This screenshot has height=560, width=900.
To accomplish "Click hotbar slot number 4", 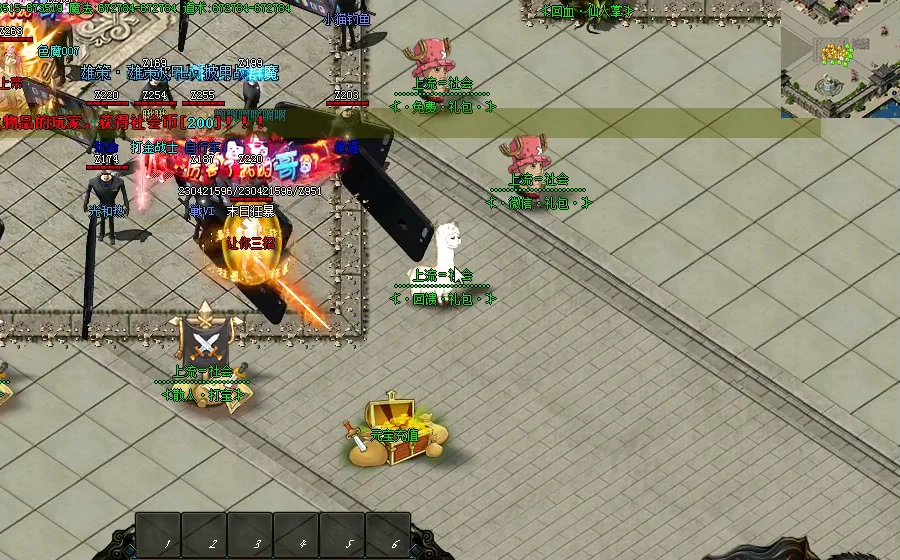I will 296,535.
